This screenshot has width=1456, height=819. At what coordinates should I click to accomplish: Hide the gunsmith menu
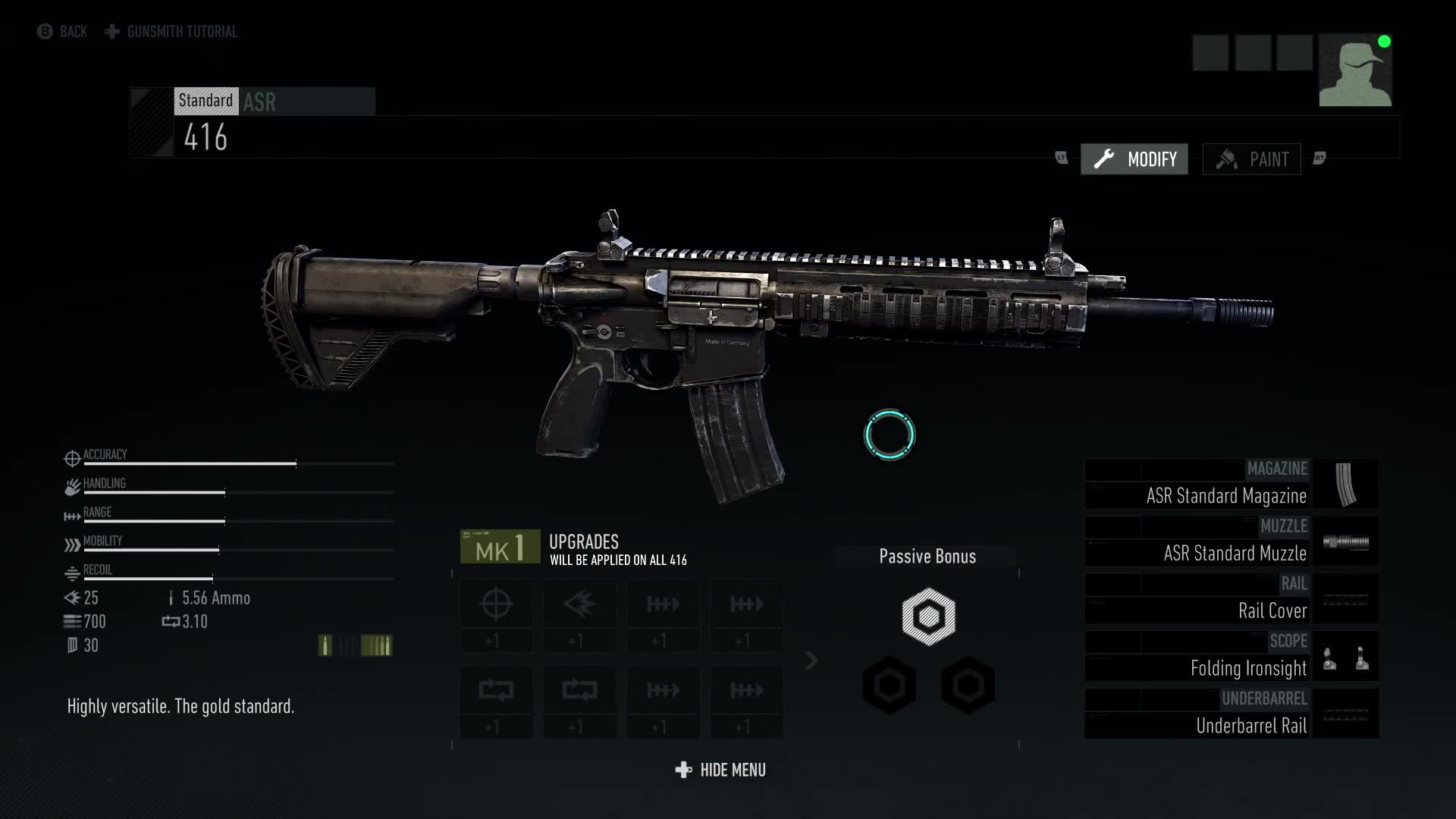720,770
